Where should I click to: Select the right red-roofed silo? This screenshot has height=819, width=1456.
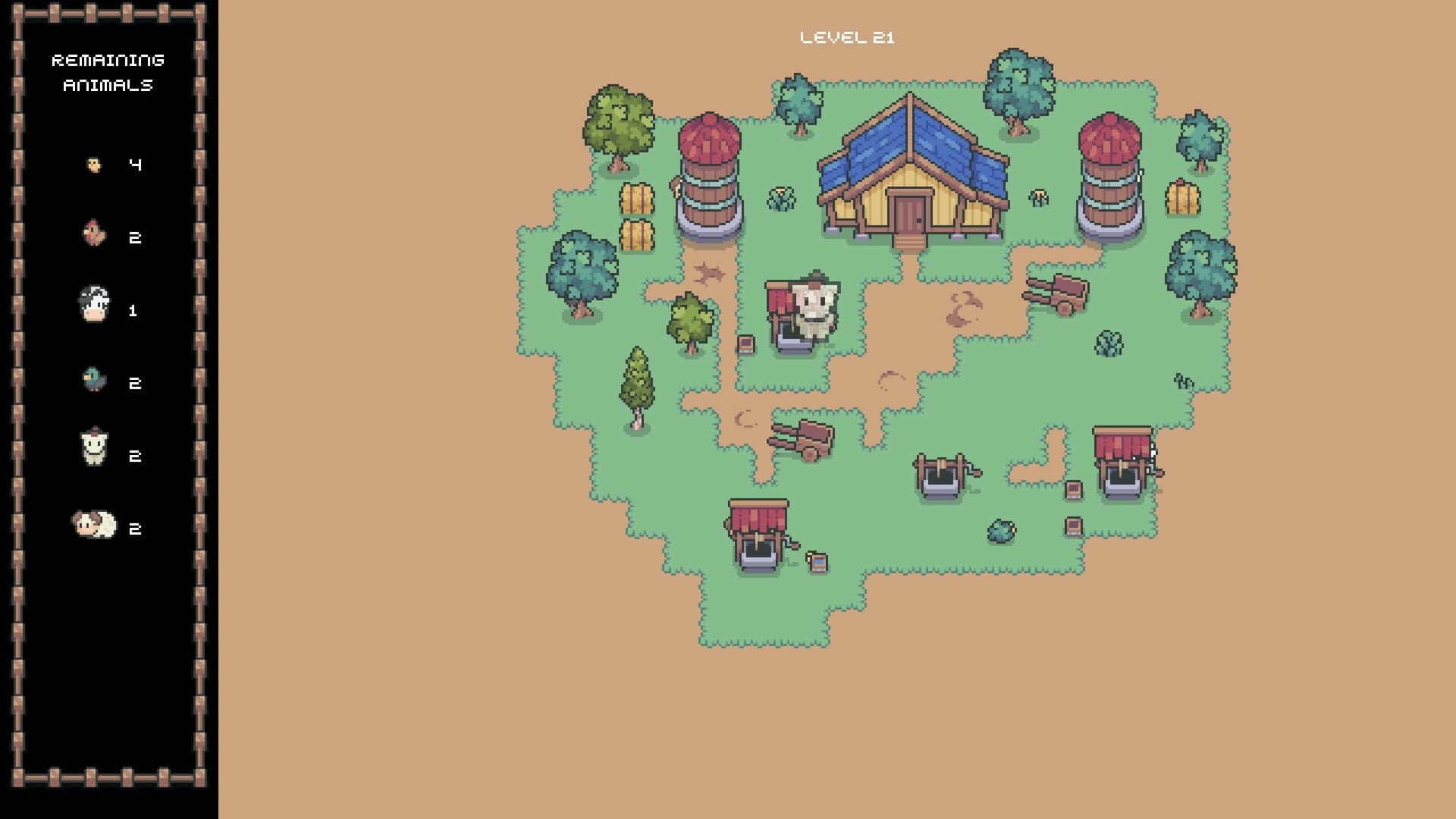point(1110,174)
